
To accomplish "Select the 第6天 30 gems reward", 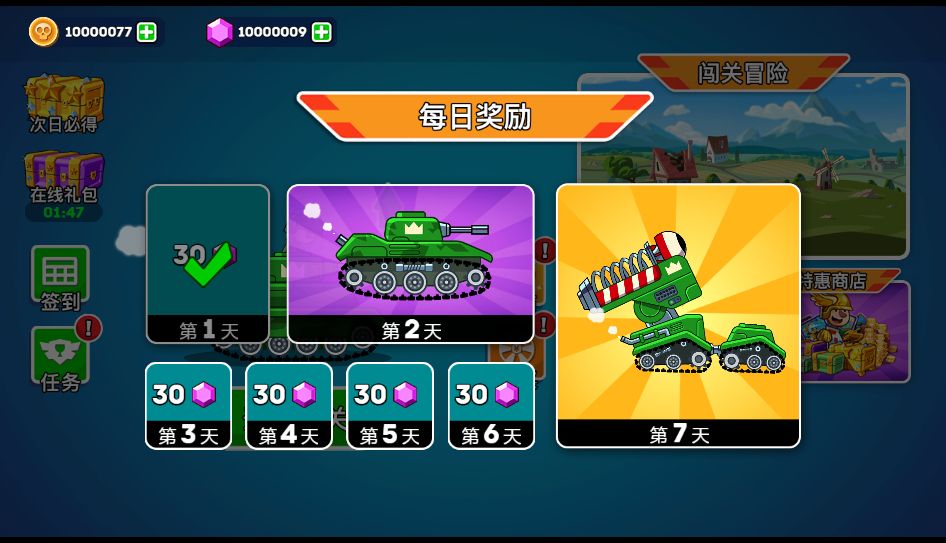I will (491, 405).
